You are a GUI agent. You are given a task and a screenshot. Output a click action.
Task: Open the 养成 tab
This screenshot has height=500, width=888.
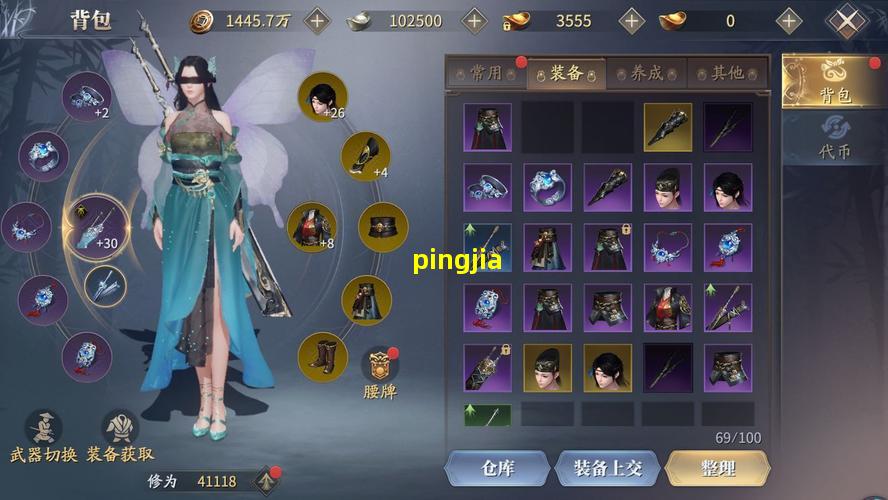(647, 73)
